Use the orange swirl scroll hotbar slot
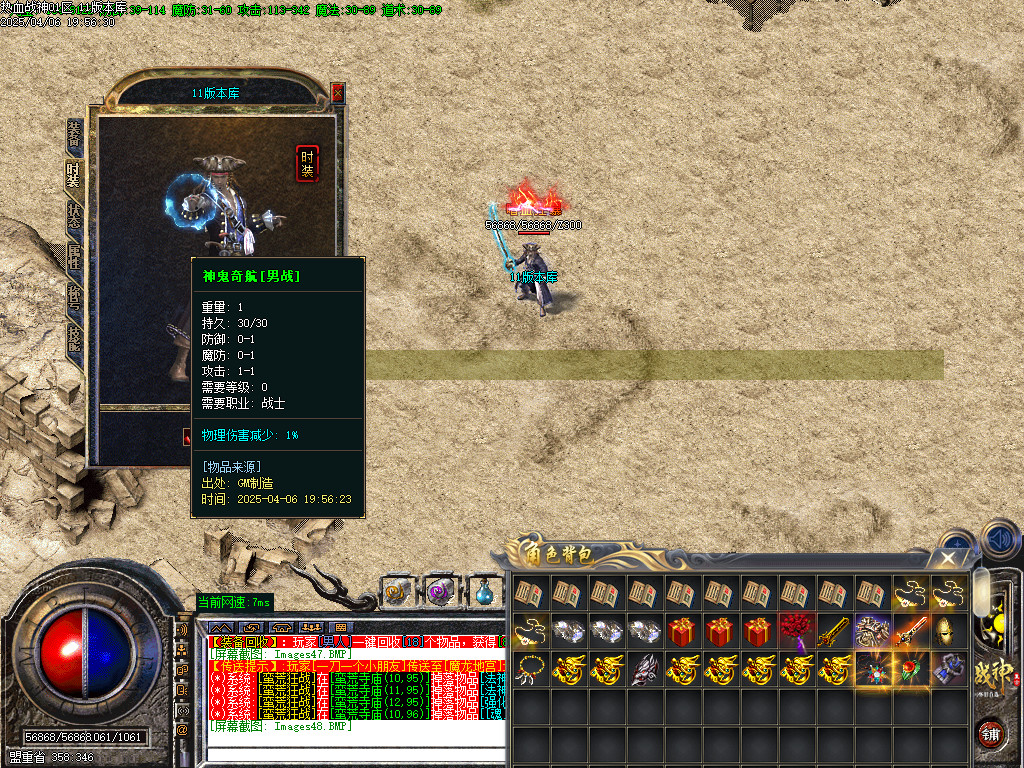 tap(396, 591)
